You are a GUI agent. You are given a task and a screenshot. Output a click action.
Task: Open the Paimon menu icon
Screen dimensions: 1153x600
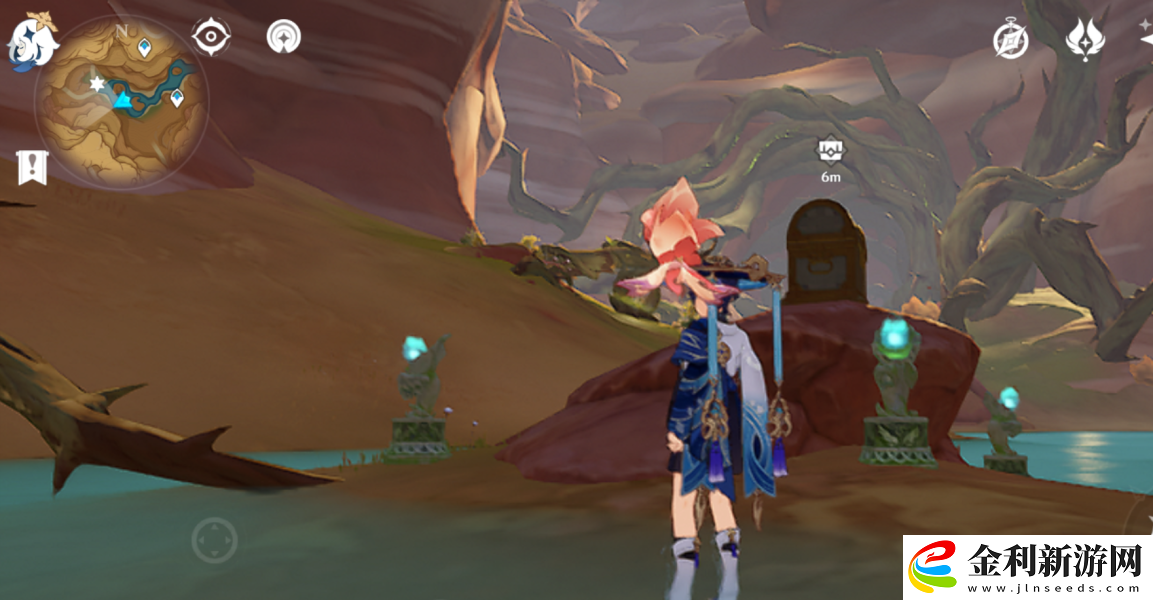point(32,42)
